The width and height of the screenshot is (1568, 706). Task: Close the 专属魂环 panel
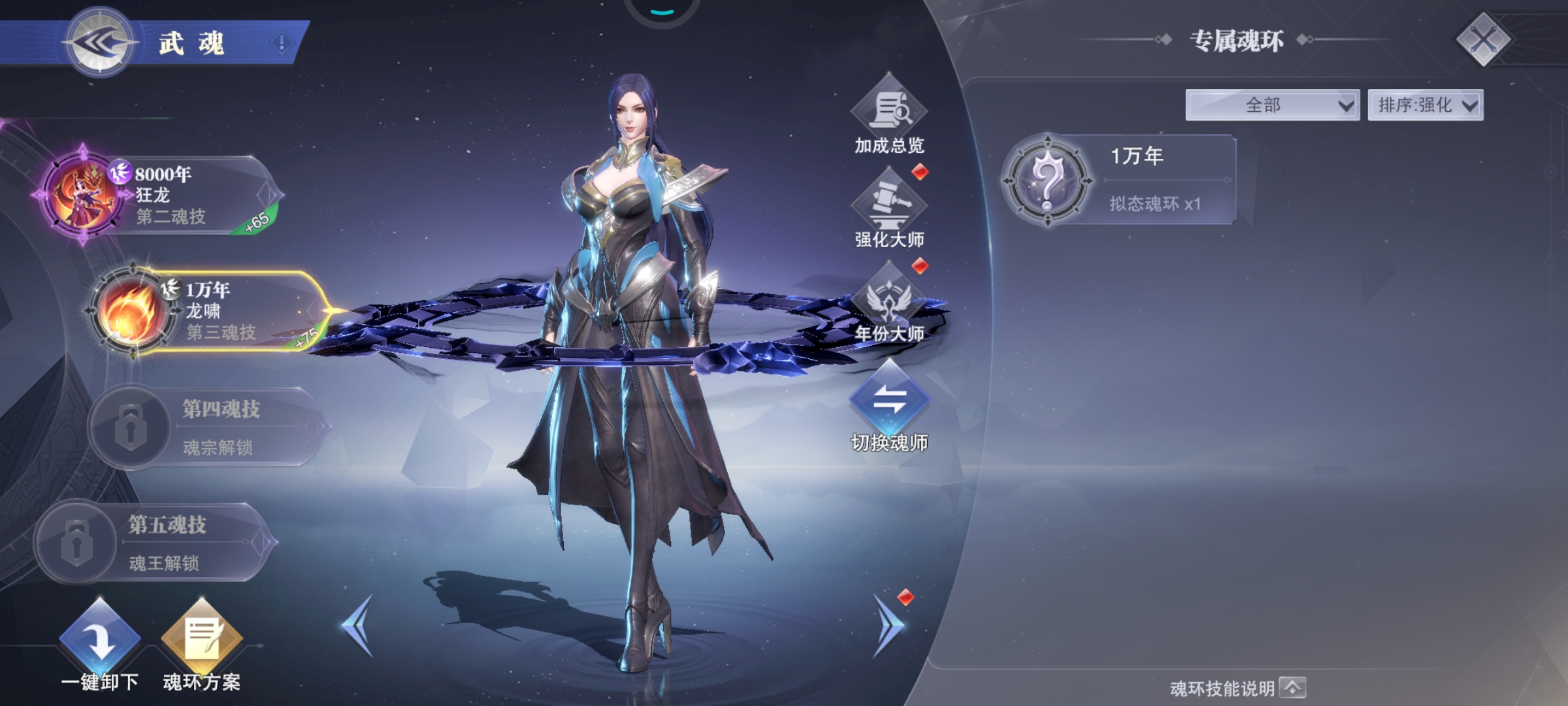[x=1483, y=40]
